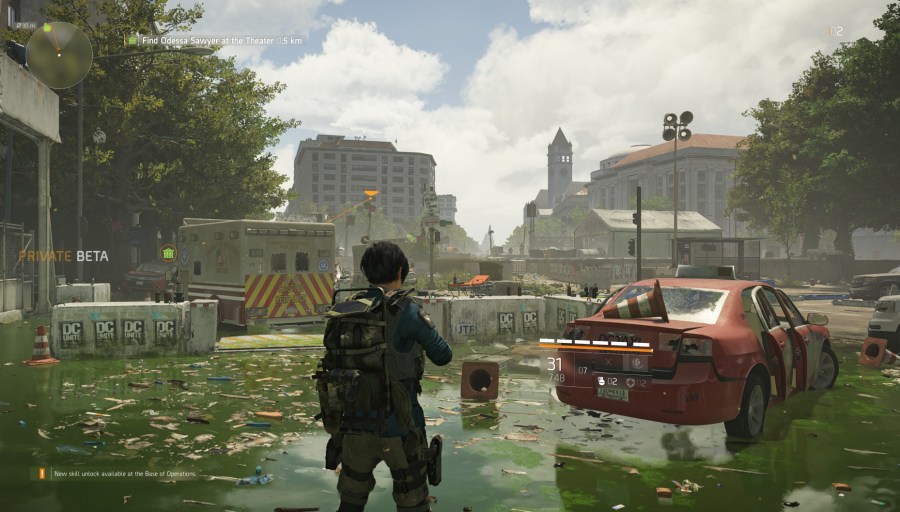Use the grenade icon on the weapon HUD

click(x=602, y=381)
